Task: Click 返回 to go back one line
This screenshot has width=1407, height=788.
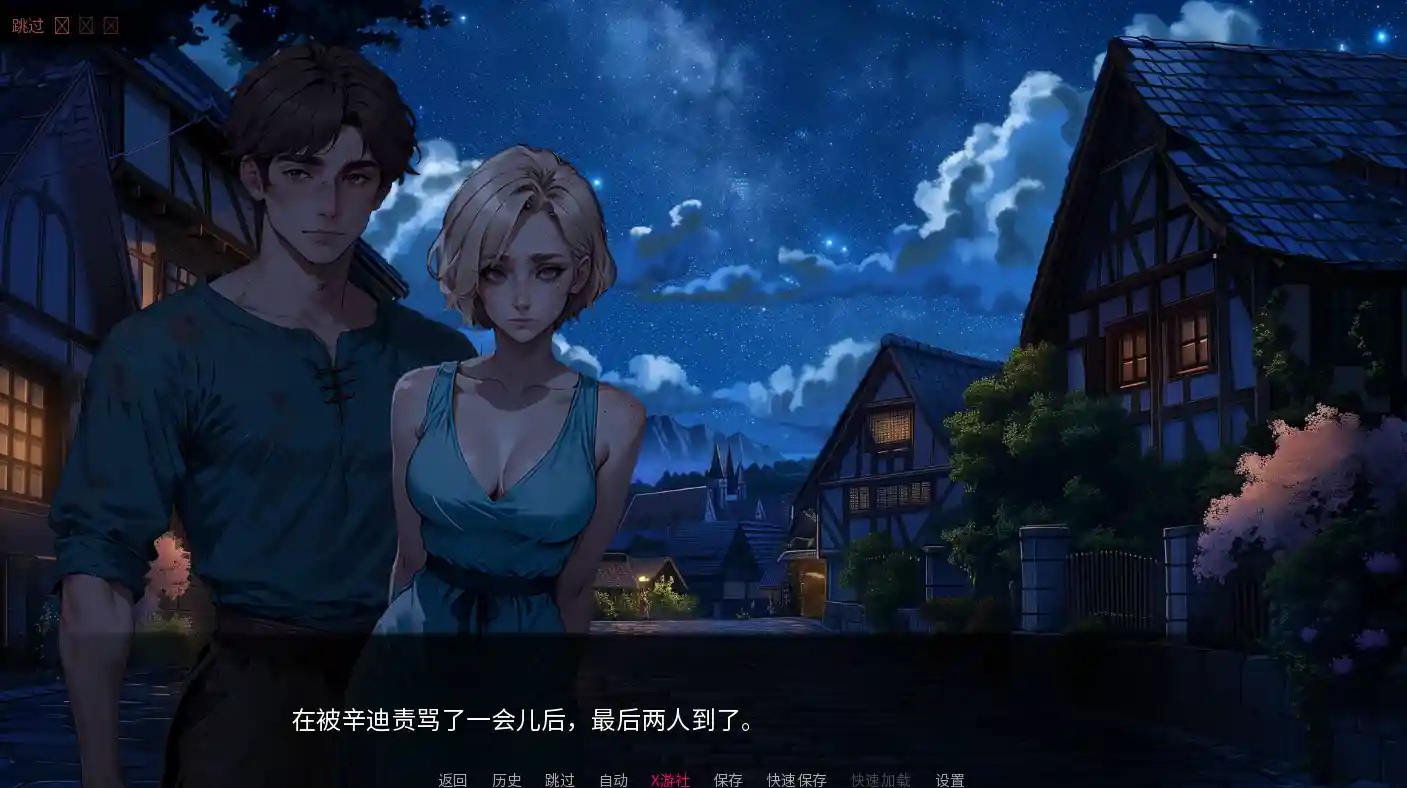Action: 452,779
